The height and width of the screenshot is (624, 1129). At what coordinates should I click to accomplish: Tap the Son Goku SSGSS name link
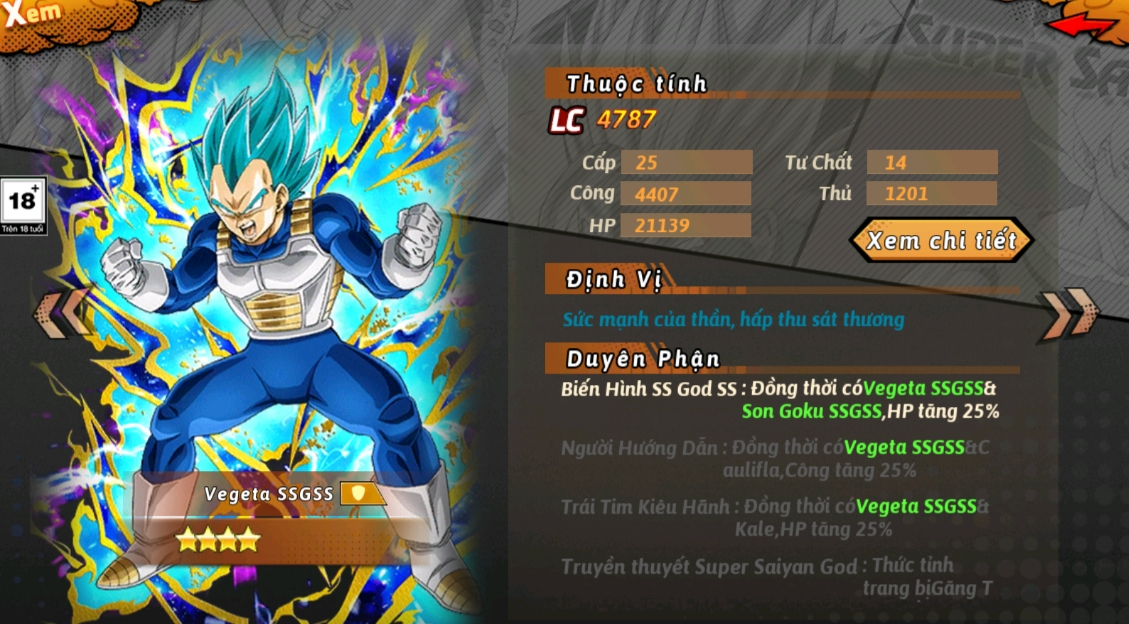click(x=812, y=411)
